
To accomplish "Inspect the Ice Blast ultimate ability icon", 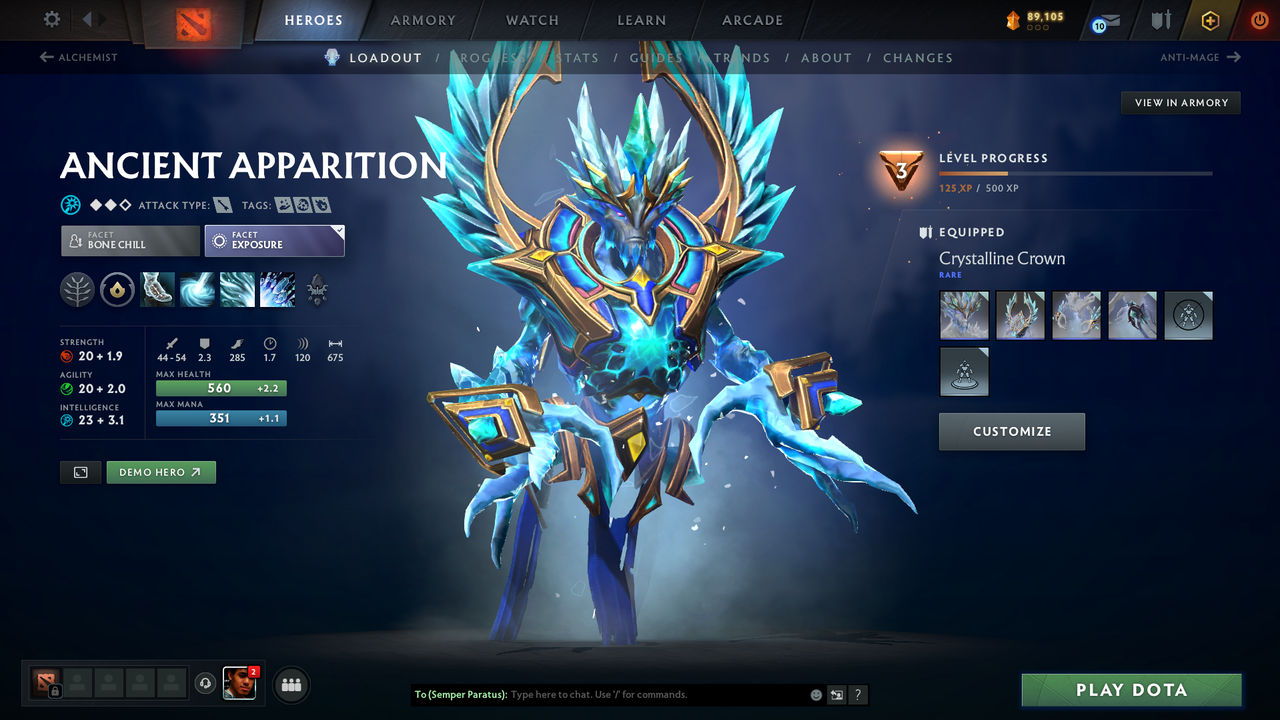I will [x=277, y=290].
